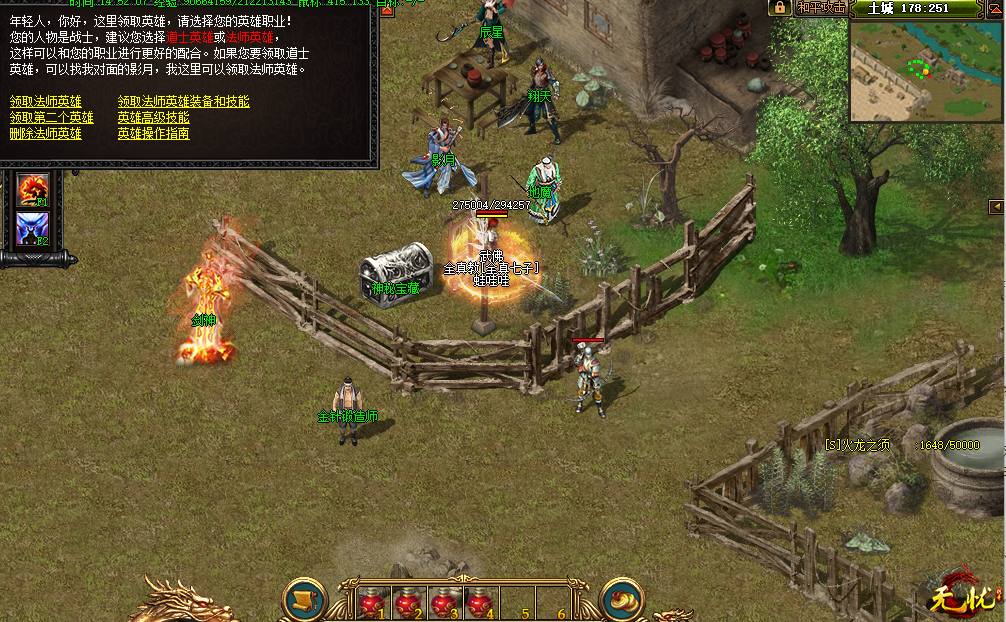
Task: Use the red potion in hotbar slot 4
Action: [479, 603]
